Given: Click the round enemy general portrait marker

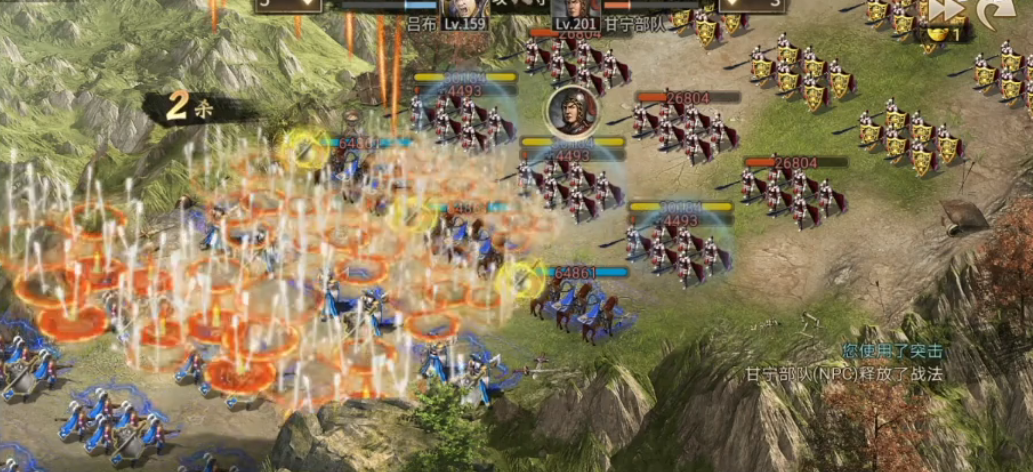Looking at the screenshot, I should click(x=569, y=113).
